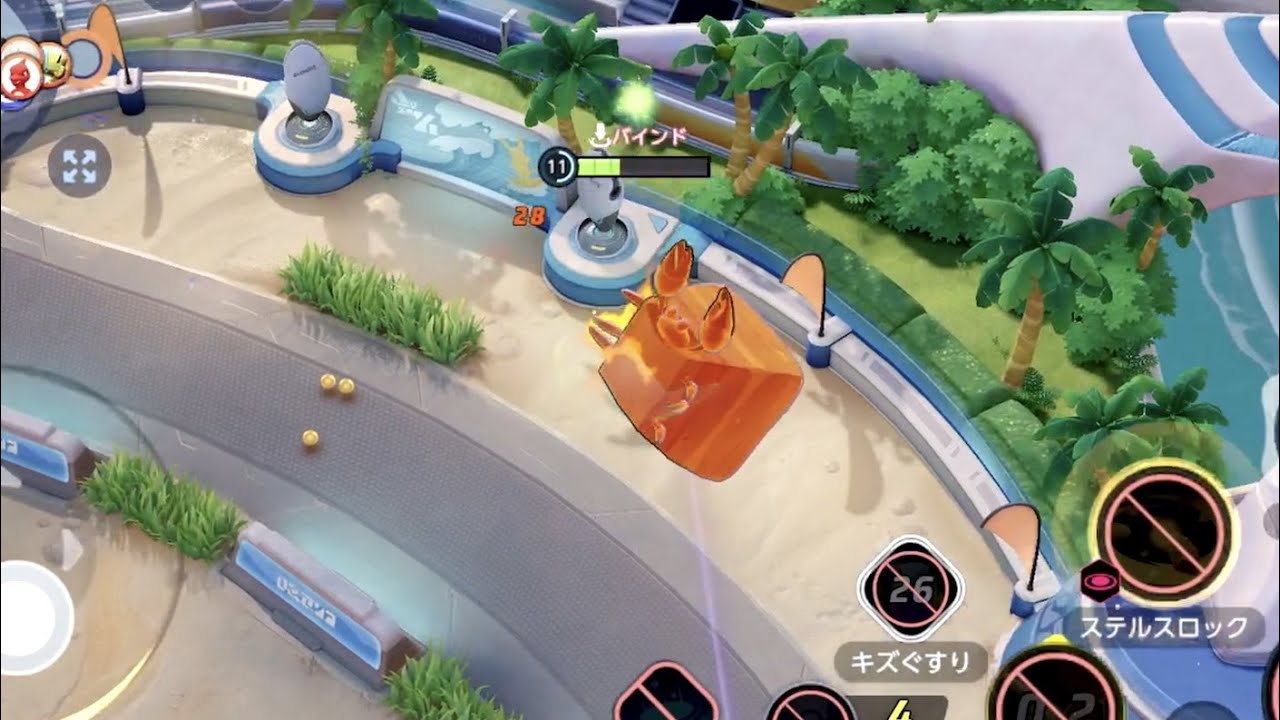Viewport: 1280px width, 720px height.
Task: Select the yellow-green Pokémon teammate portrait
Action: (56, 66)
